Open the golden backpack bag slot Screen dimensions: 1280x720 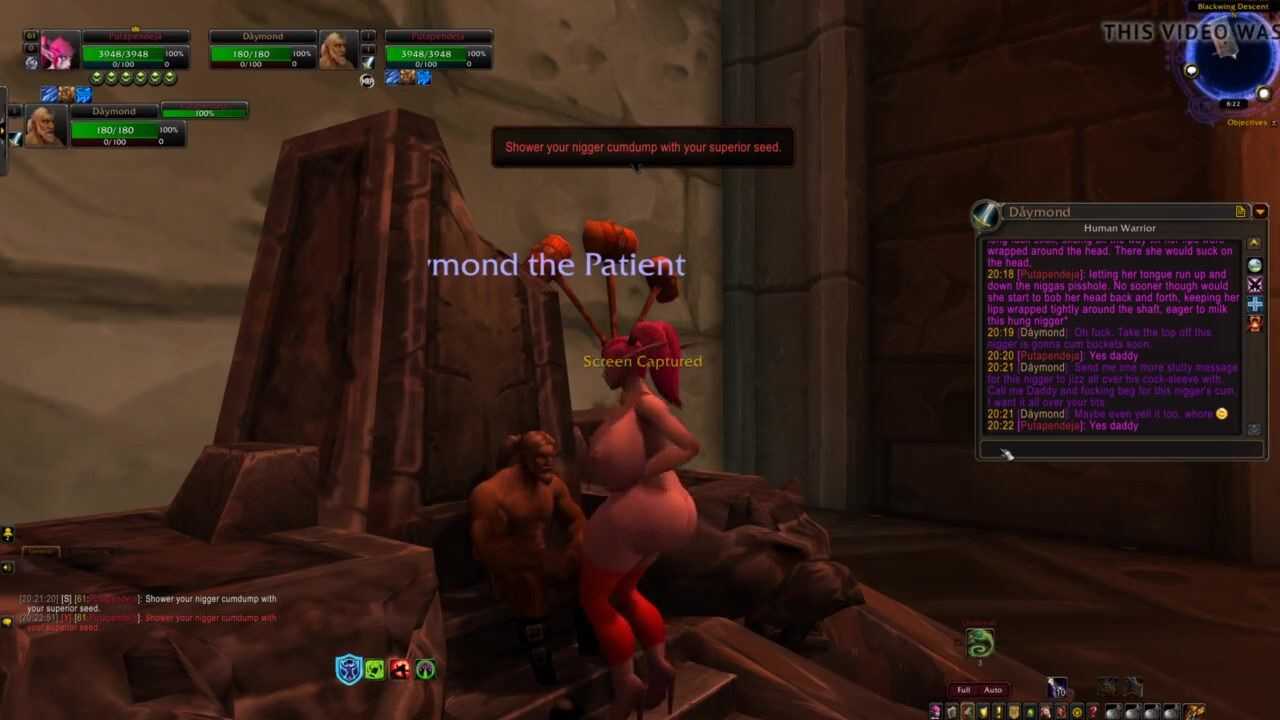tap(1195, 712)
